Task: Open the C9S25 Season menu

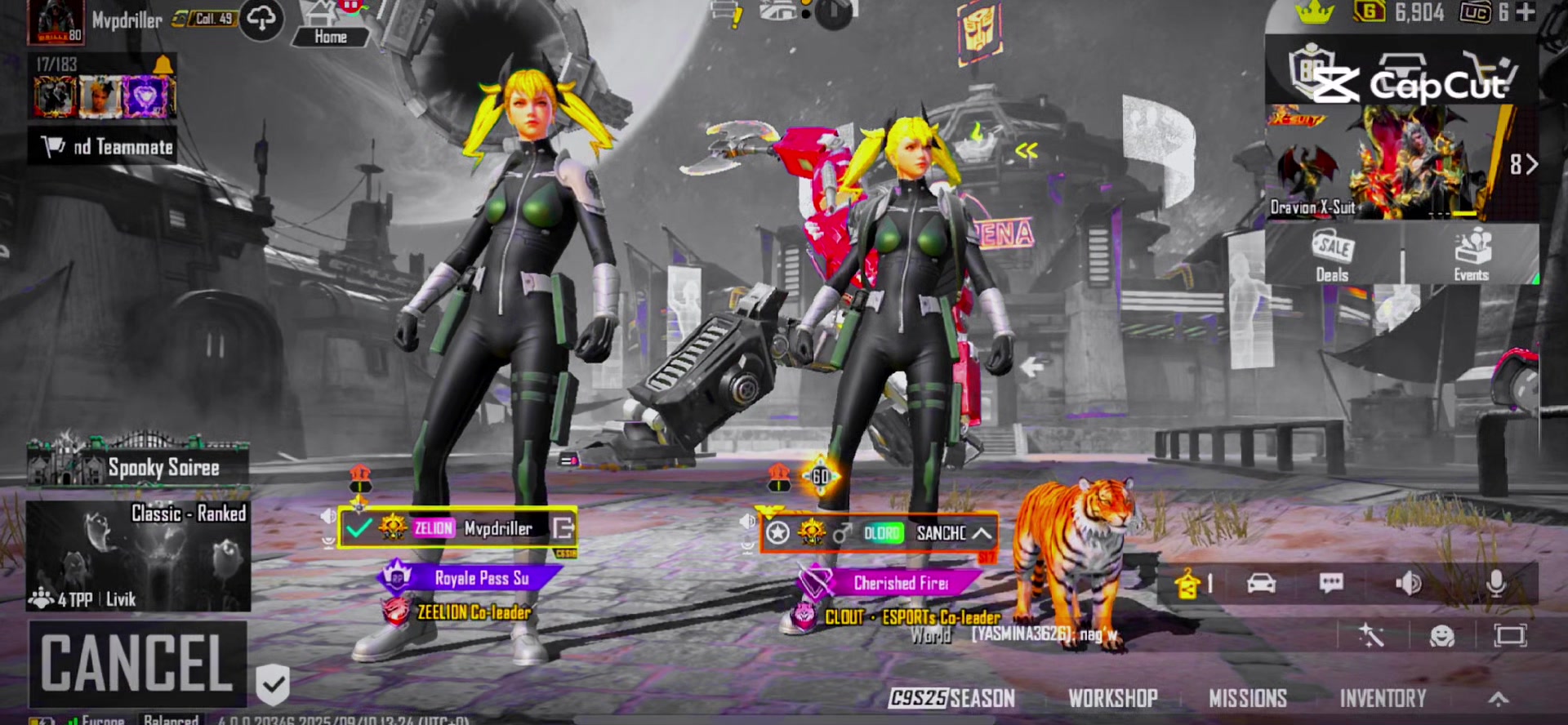Action: [x=952, y=698]
